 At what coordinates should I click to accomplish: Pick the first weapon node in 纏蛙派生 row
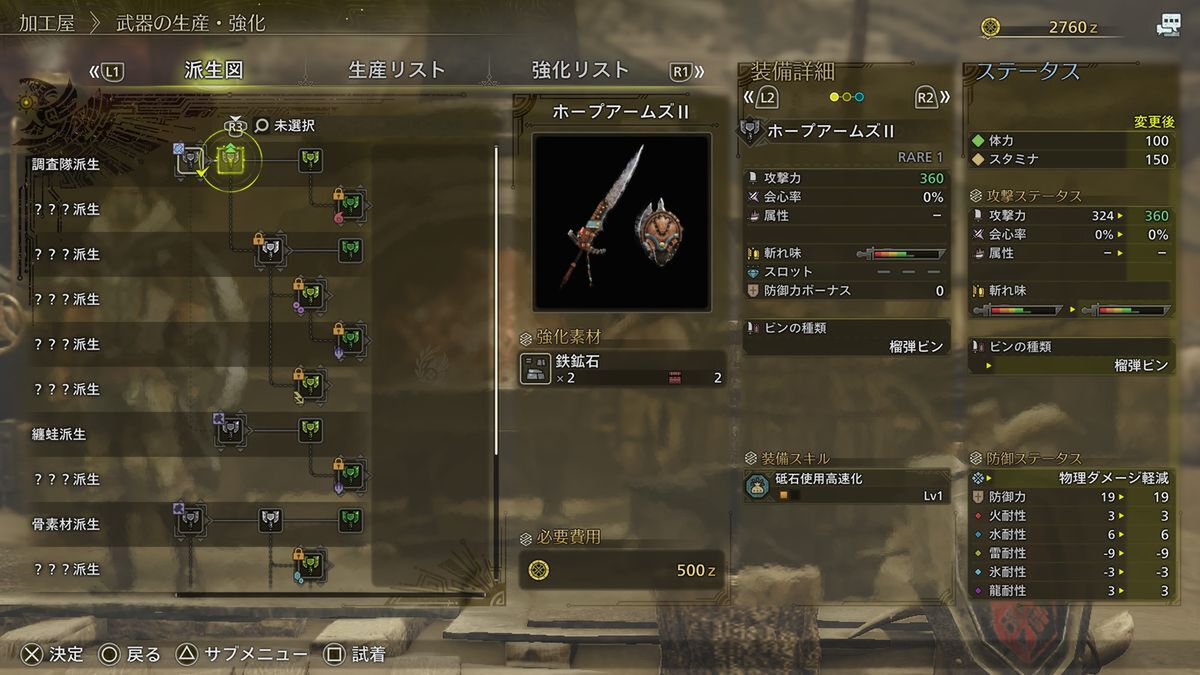pos(231,430)
